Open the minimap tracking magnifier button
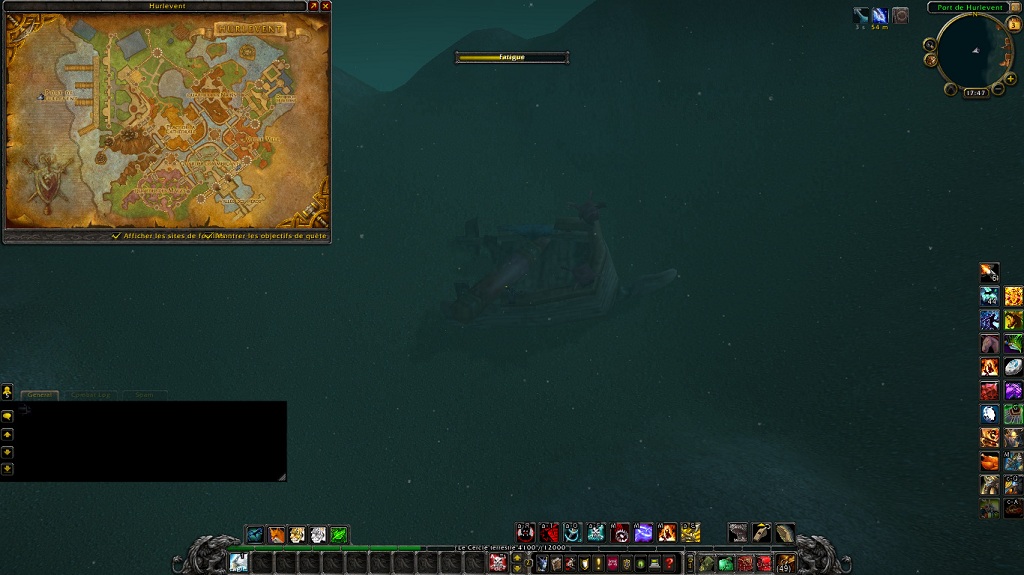Screen dimensions: 1024x575 point(930,44)
